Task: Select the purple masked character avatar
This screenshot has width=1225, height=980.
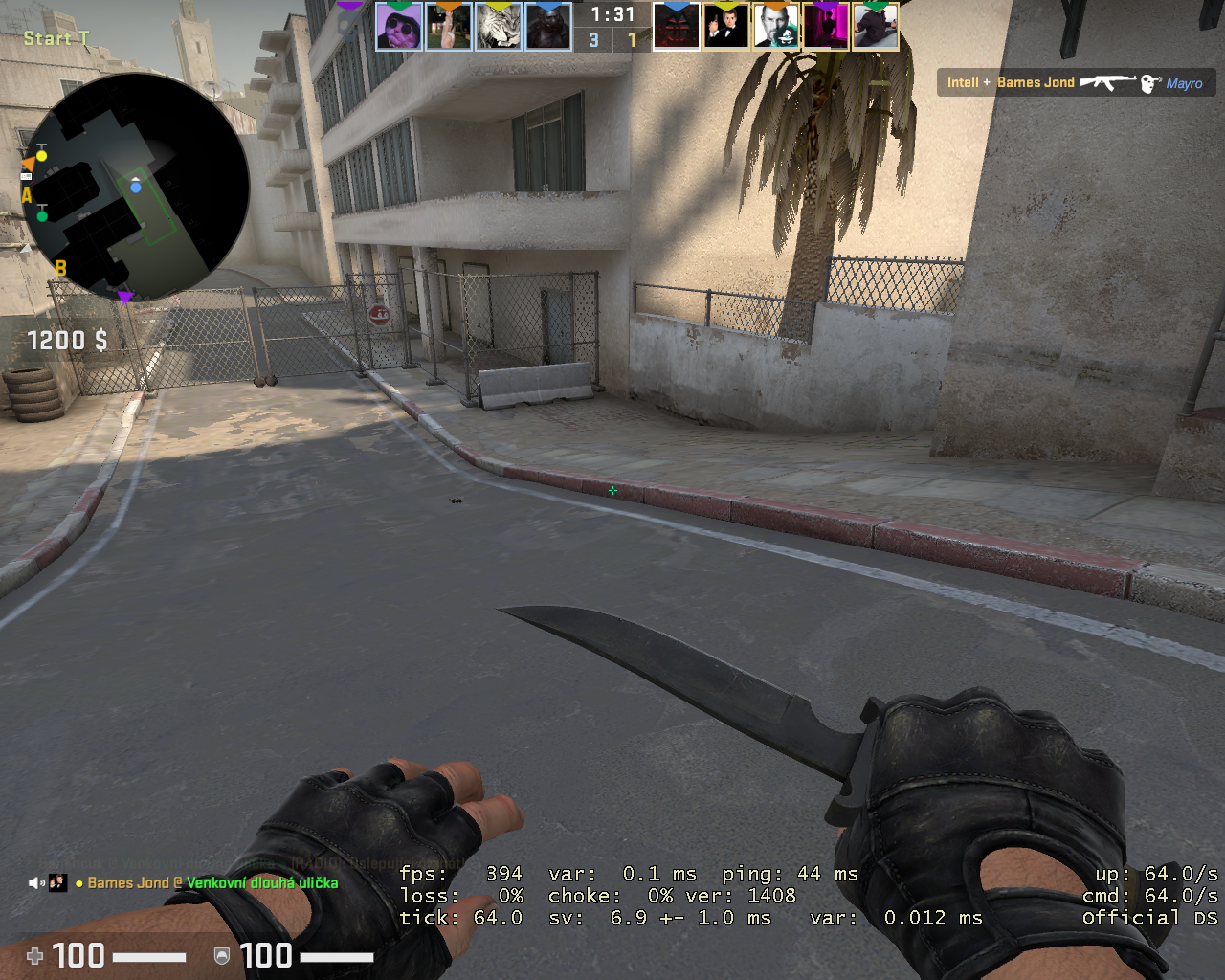Action: [398, 26]
